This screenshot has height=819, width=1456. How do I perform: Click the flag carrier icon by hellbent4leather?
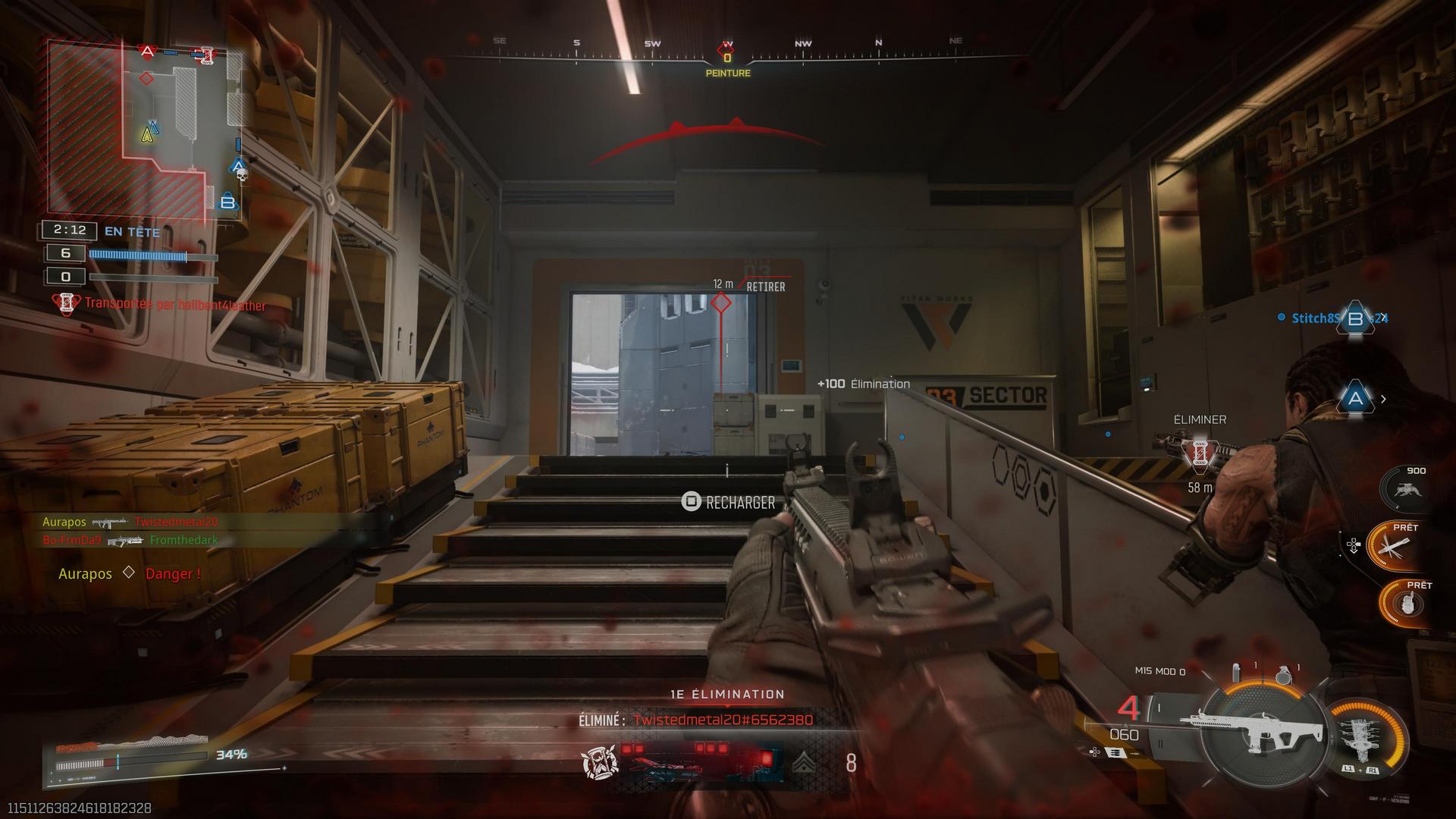(66, 304)
